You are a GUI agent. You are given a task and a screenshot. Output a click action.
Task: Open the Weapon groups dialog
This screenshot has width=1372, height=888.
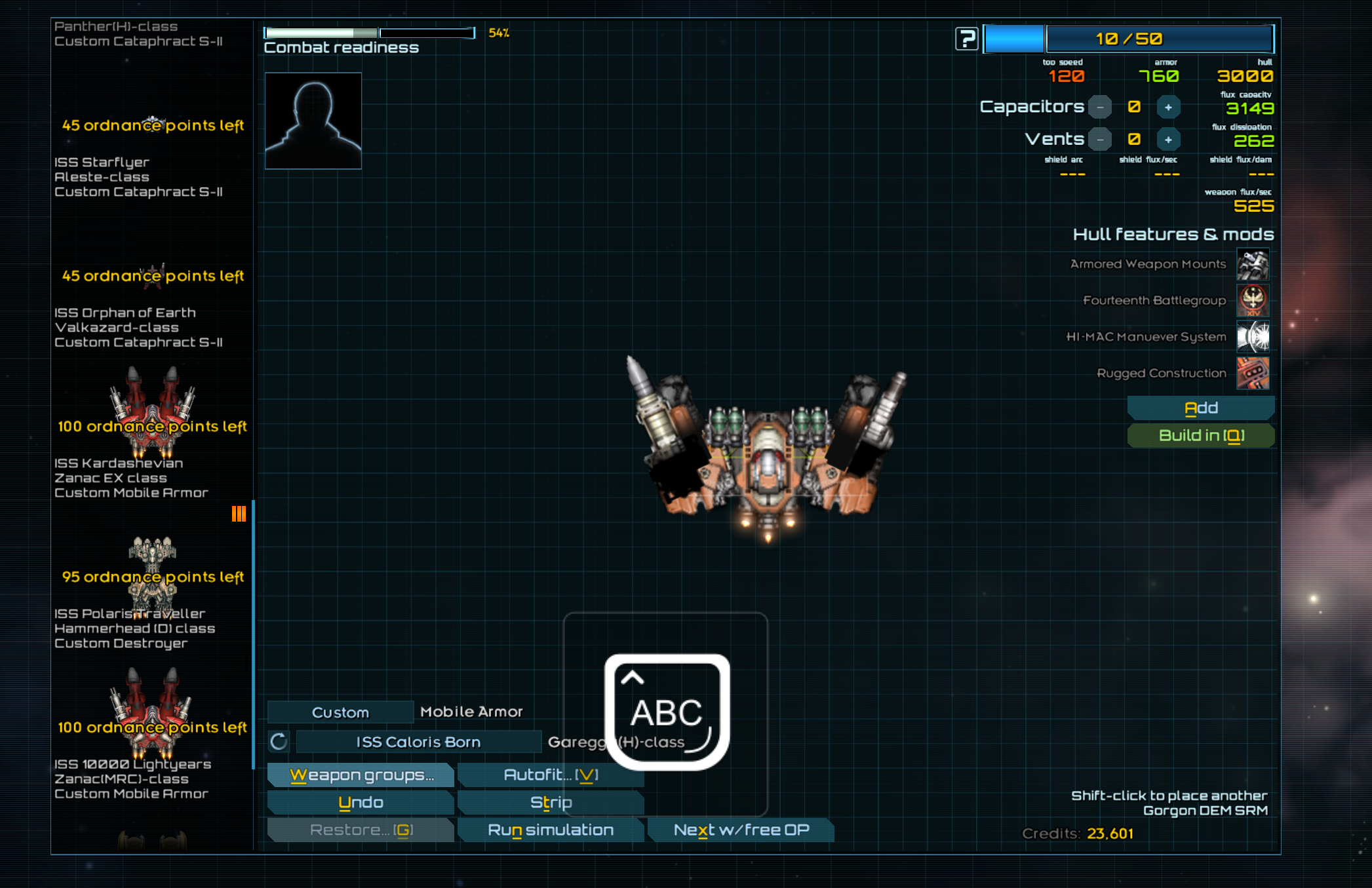[x=361, y=775]
